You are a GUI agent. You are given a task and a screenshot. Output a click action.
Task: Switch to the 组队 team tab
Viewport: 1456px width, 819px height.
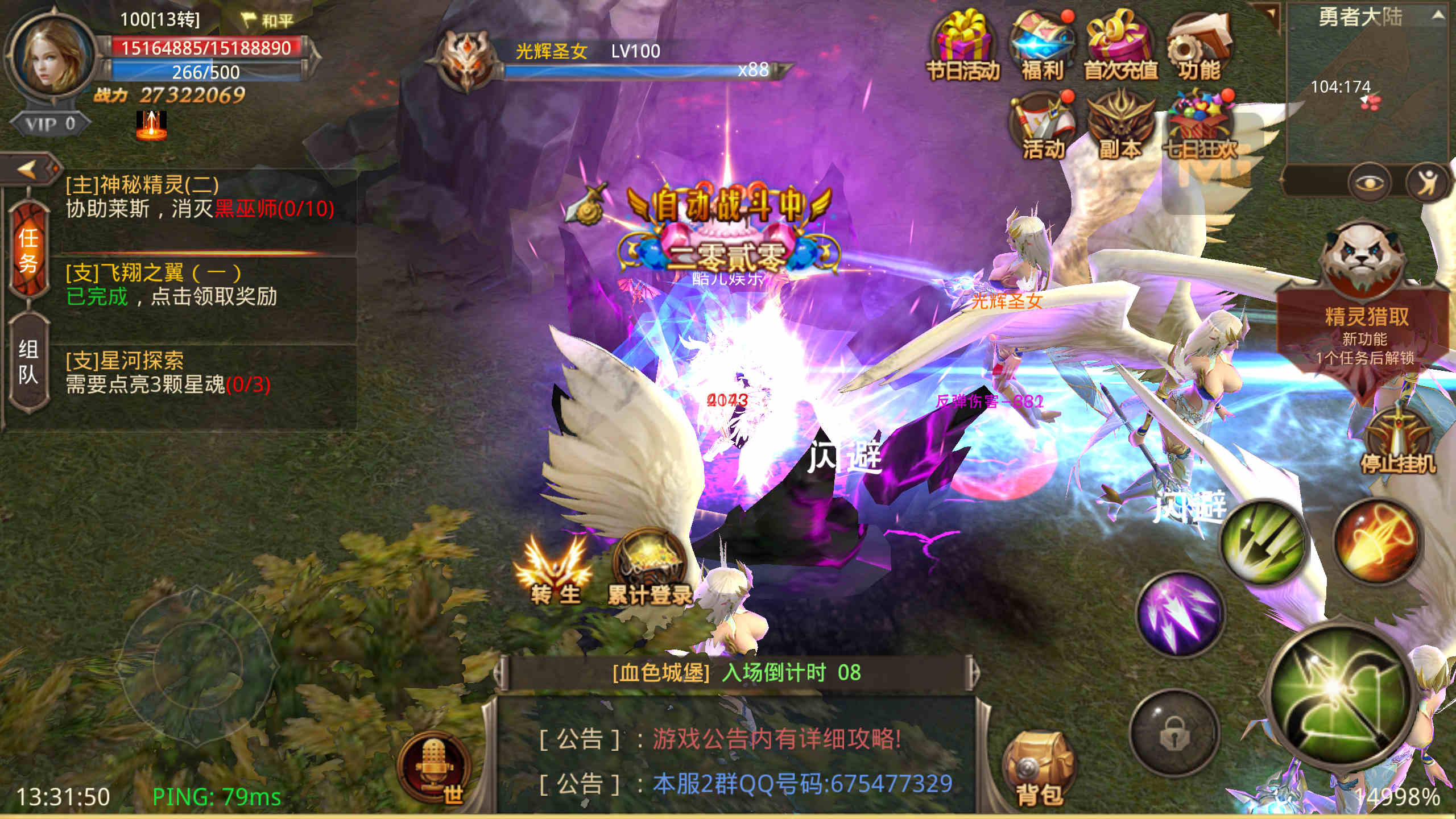(28, 362)
